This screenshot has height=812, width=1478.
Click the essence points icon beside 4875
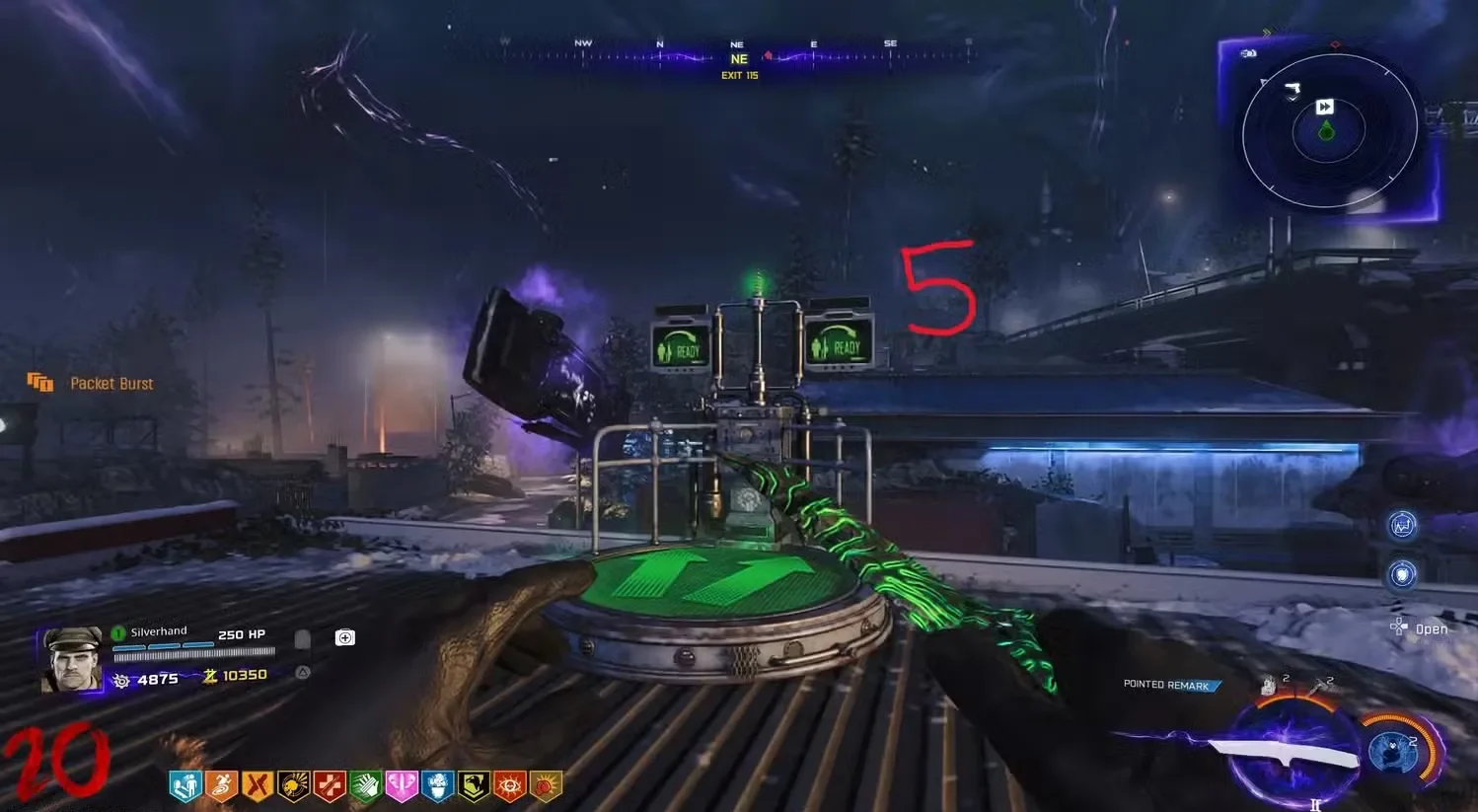point(120,679)
